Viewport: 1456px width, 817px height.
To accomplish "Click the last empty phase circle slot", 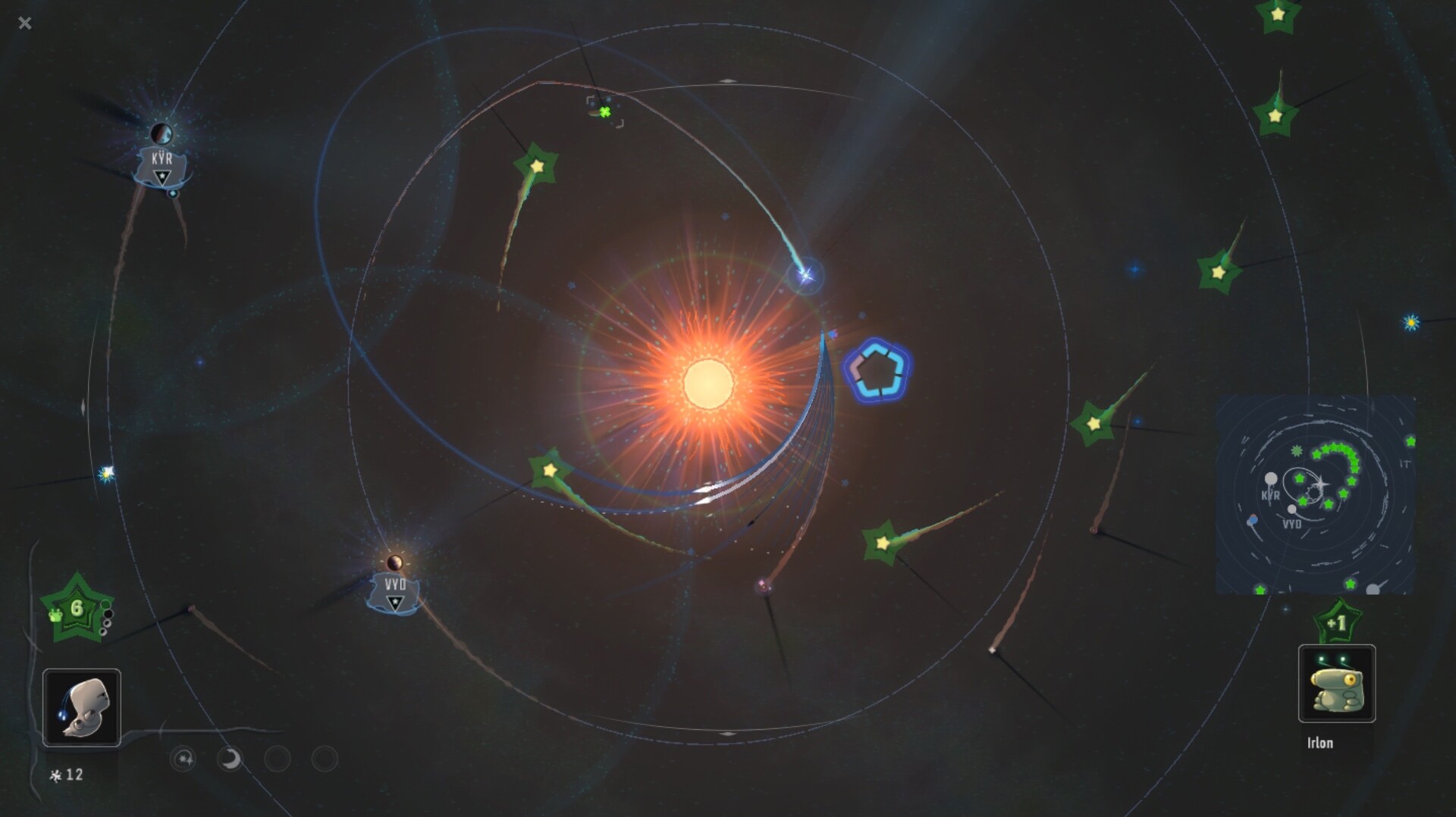I will [324, 759].
